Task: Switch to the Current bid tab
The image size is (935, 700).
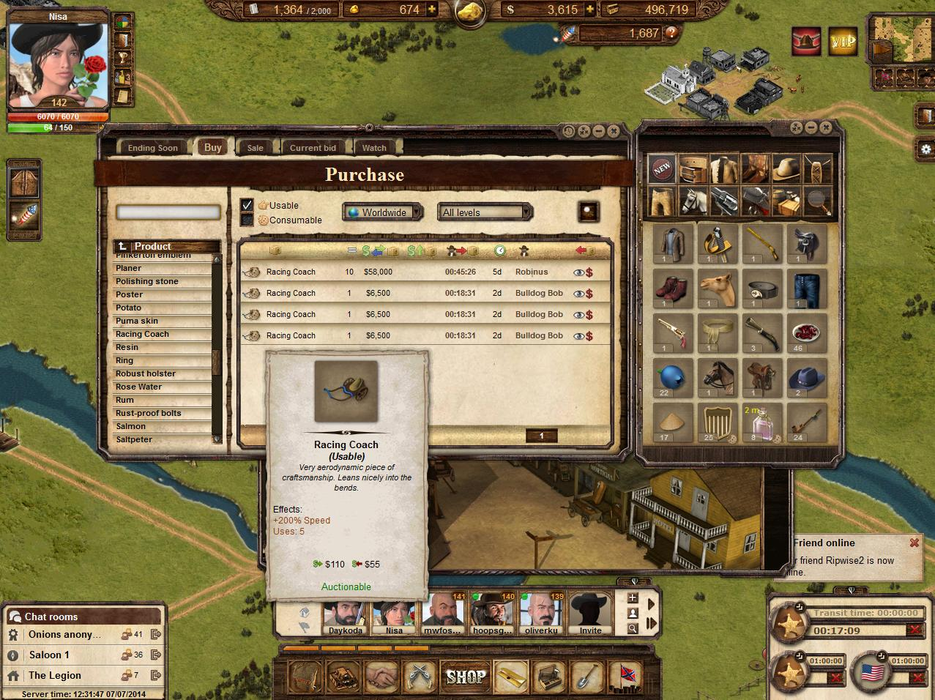Action: click(312, 148)
